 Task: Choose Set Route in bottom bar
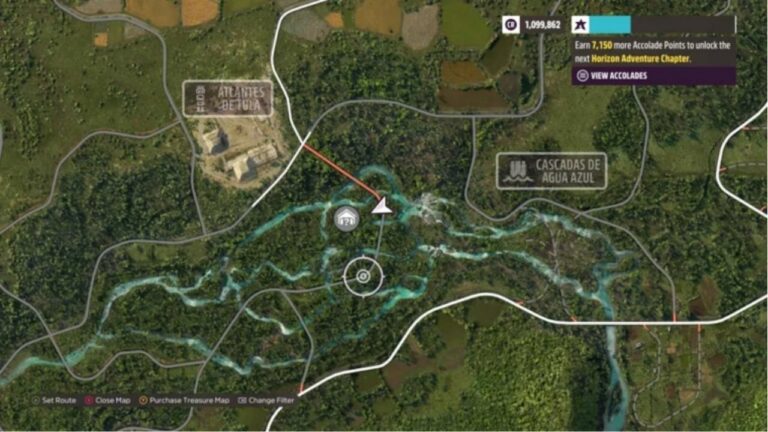tap(56, 400)
